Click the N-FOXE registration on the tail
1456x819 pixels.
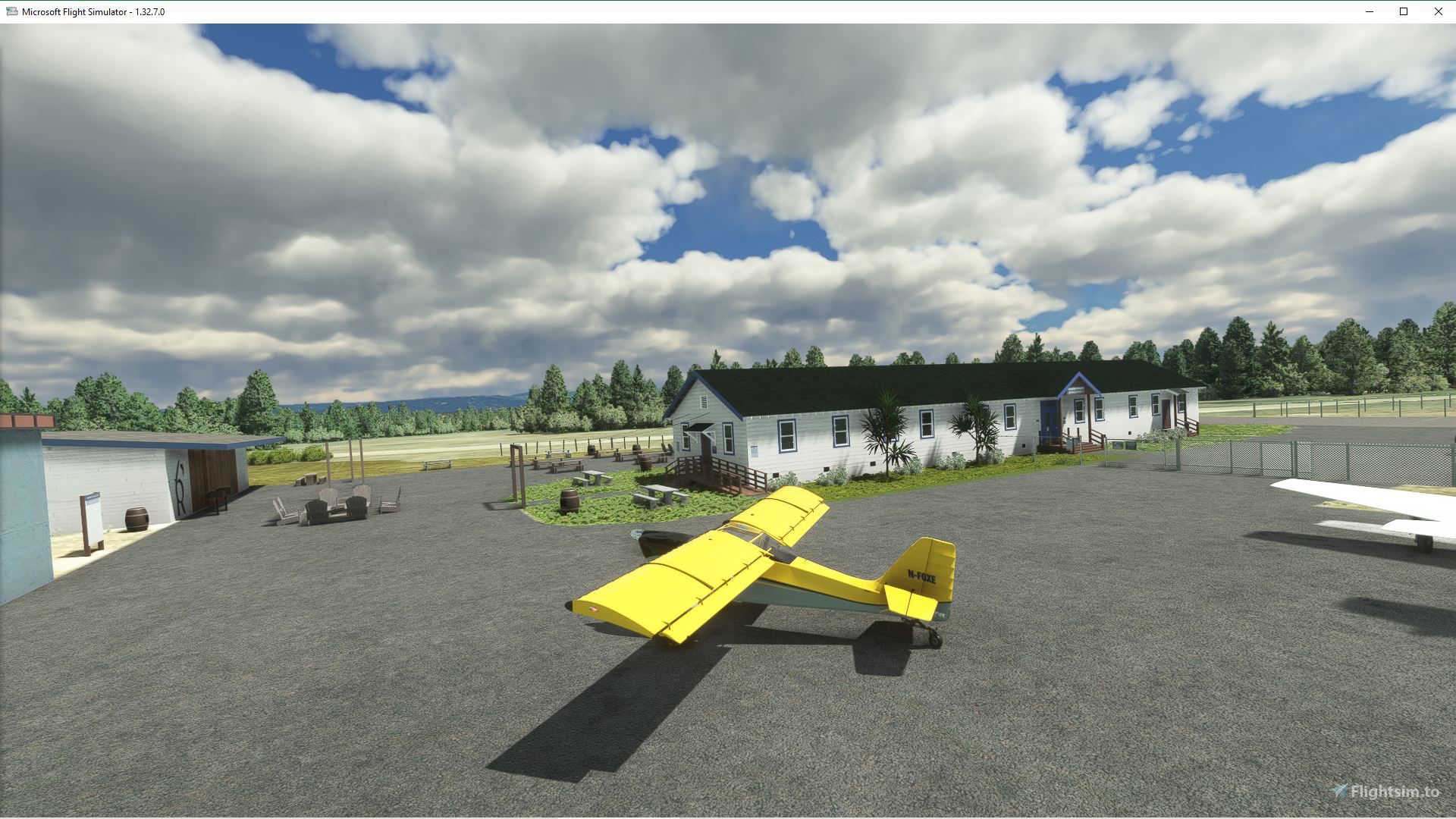920,575
